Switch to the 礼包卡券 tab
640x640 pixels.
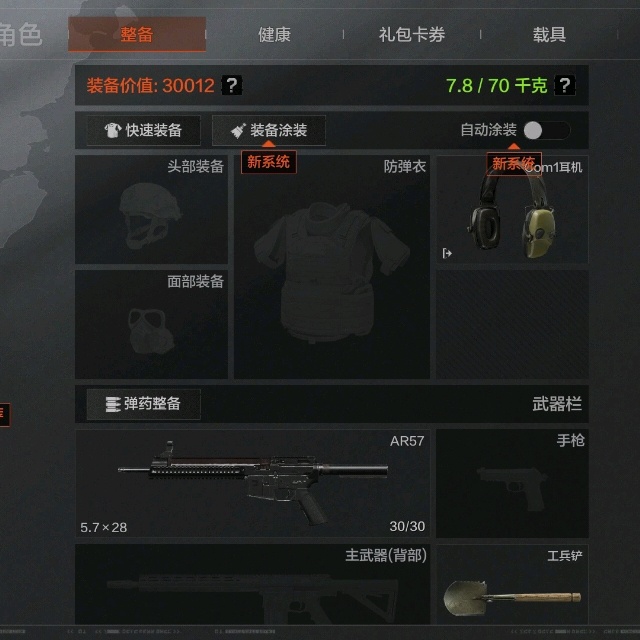[412, 35]
